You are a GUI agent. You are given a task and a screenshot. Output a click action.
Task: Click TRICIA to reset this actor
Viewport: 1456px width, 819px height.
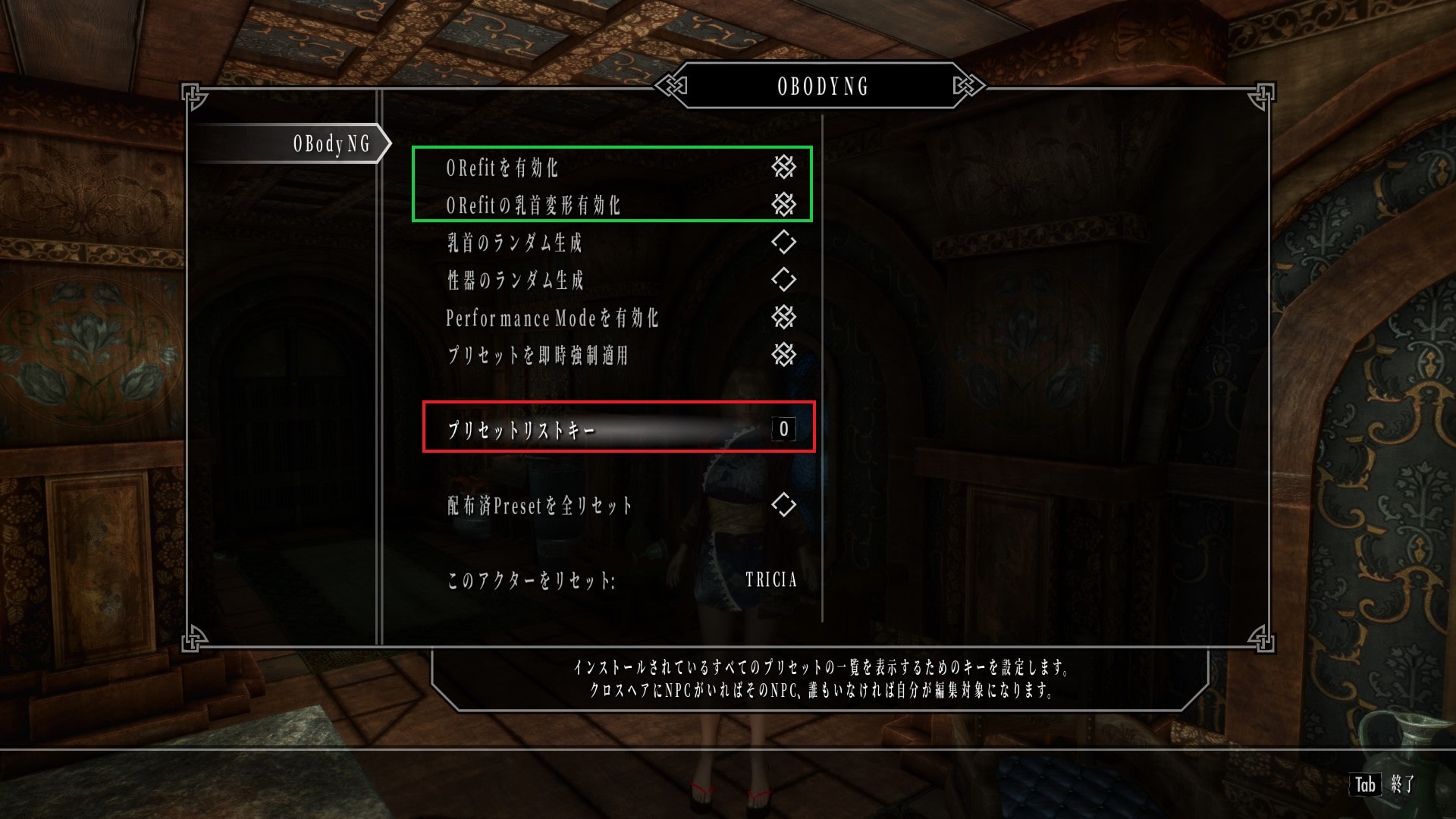770,580
